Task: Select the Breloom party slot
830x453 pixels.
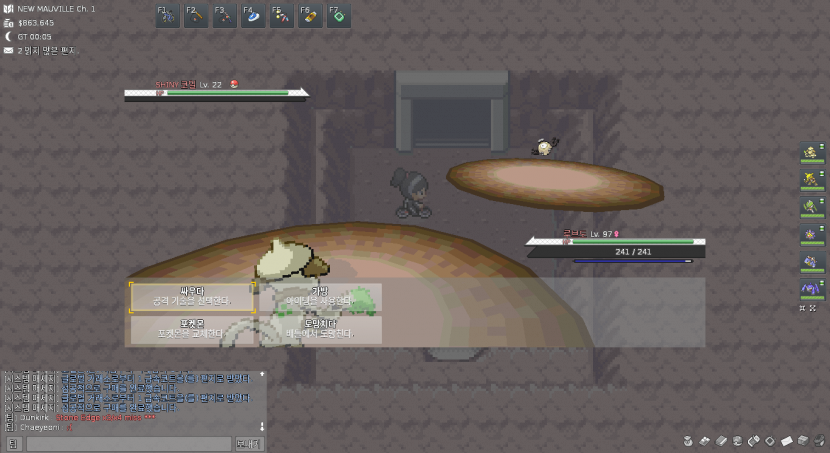Action: coord(812,206)
